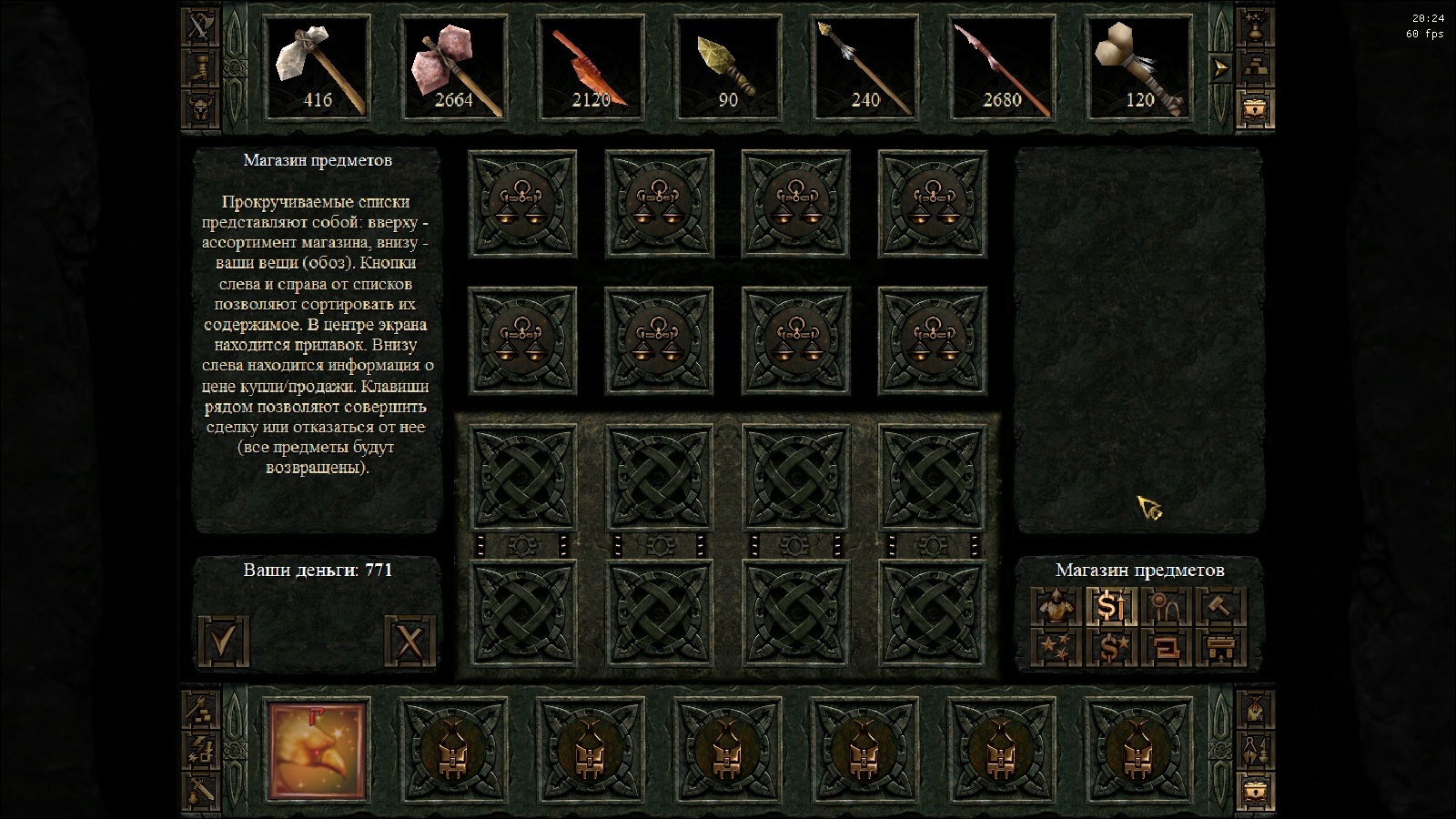Cancel the deal with the X button

pyautogui.click(x=410, y=642)
